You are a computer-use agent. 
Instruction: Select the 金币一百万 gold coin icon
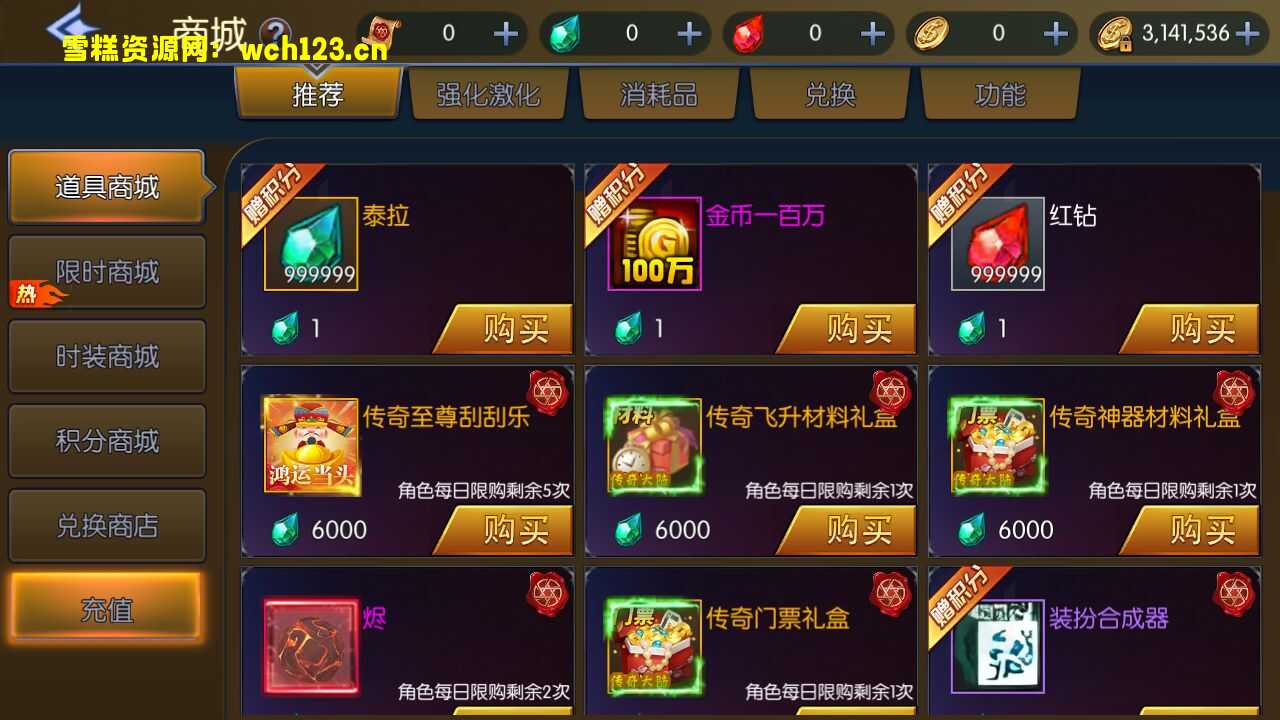656,243
